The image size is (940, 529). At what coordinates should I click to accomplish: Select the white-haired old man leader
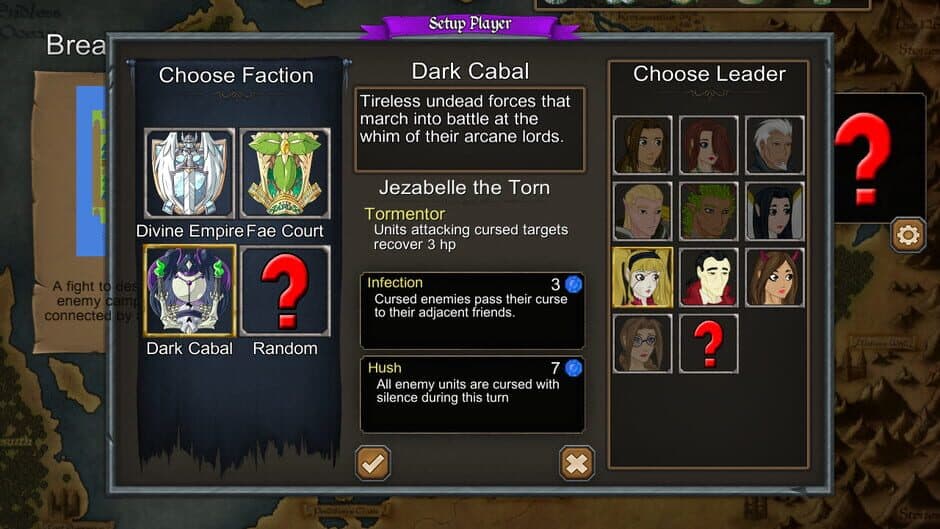(774, 145)
